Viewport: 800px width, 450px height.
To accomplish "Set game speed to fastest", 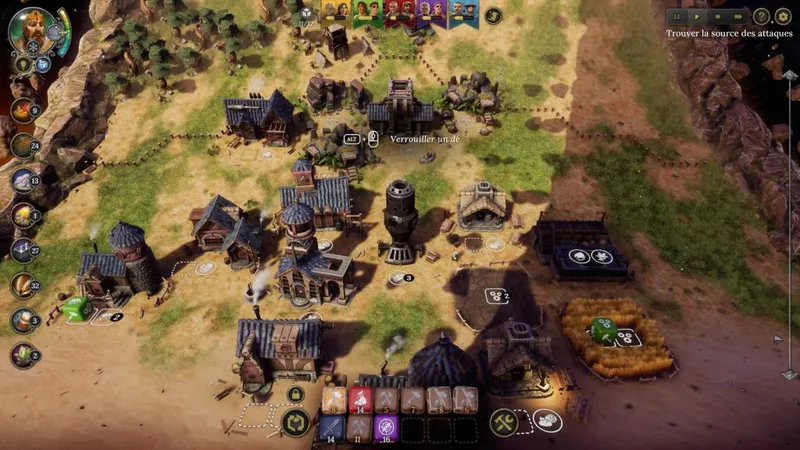I will 738,16.
